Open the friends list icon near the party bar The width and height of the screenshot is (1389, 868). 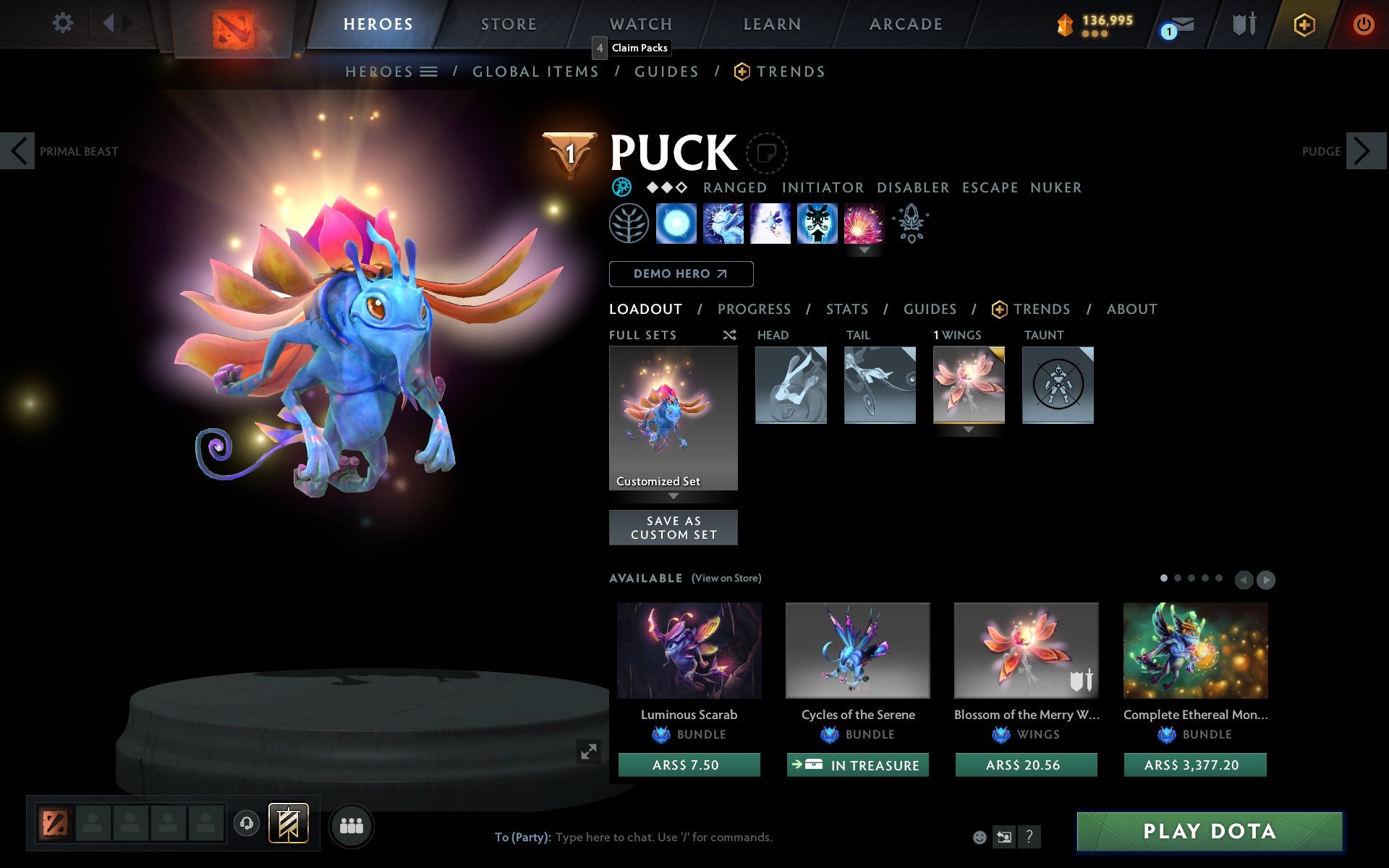(352, 825)
